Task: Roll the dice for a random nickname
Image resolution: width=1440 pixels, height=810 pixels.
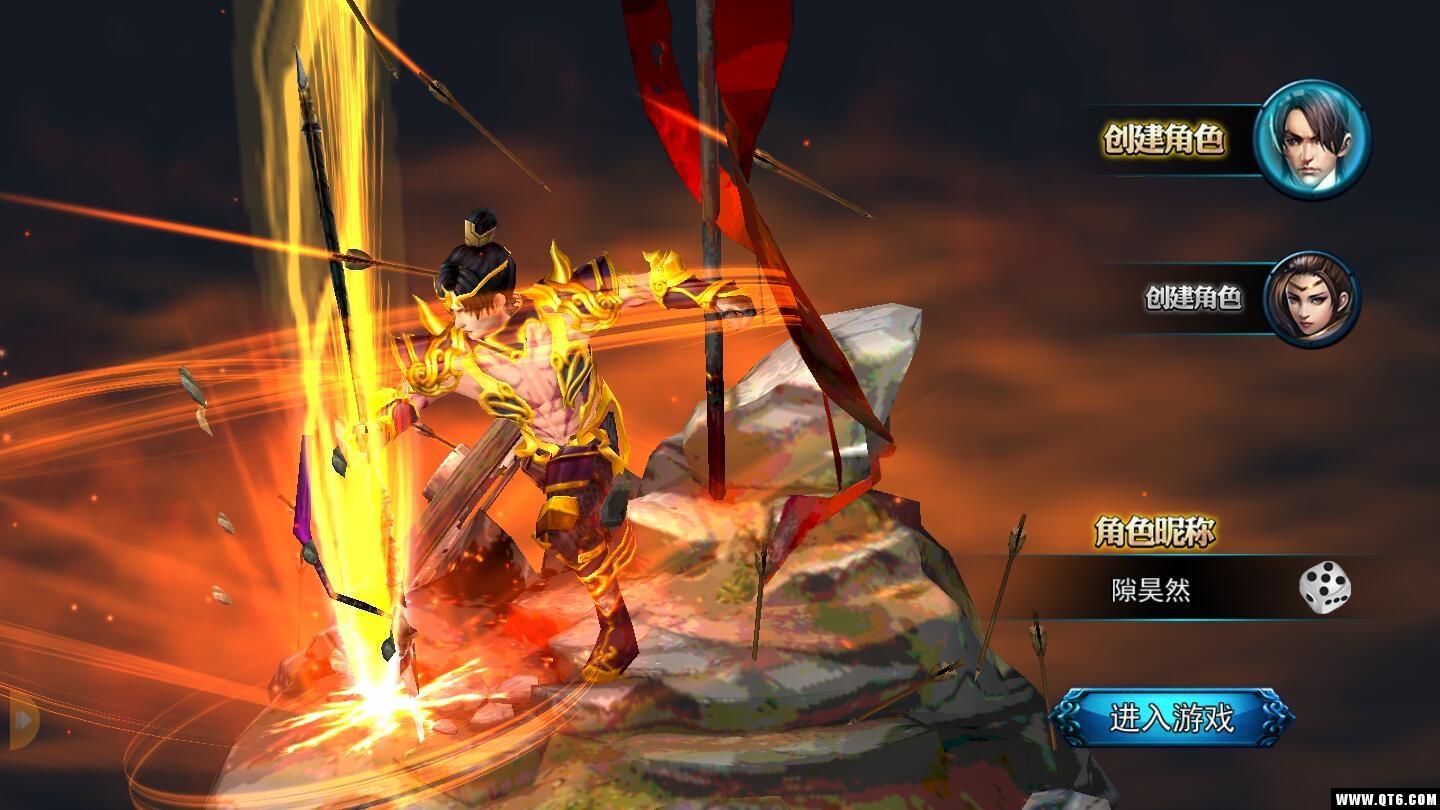Action: [x=1325, y=588]
